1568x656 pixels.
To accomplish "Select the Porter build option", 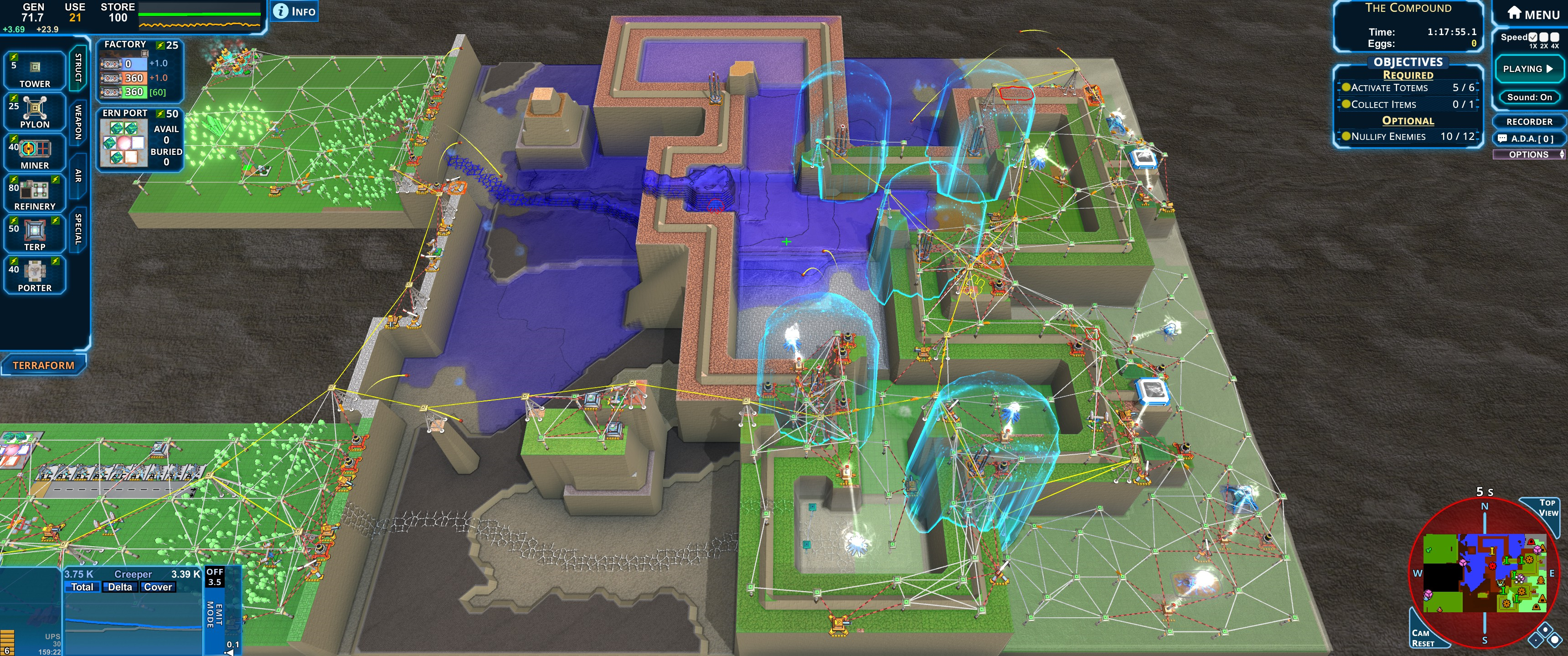I will pos(35,275).
